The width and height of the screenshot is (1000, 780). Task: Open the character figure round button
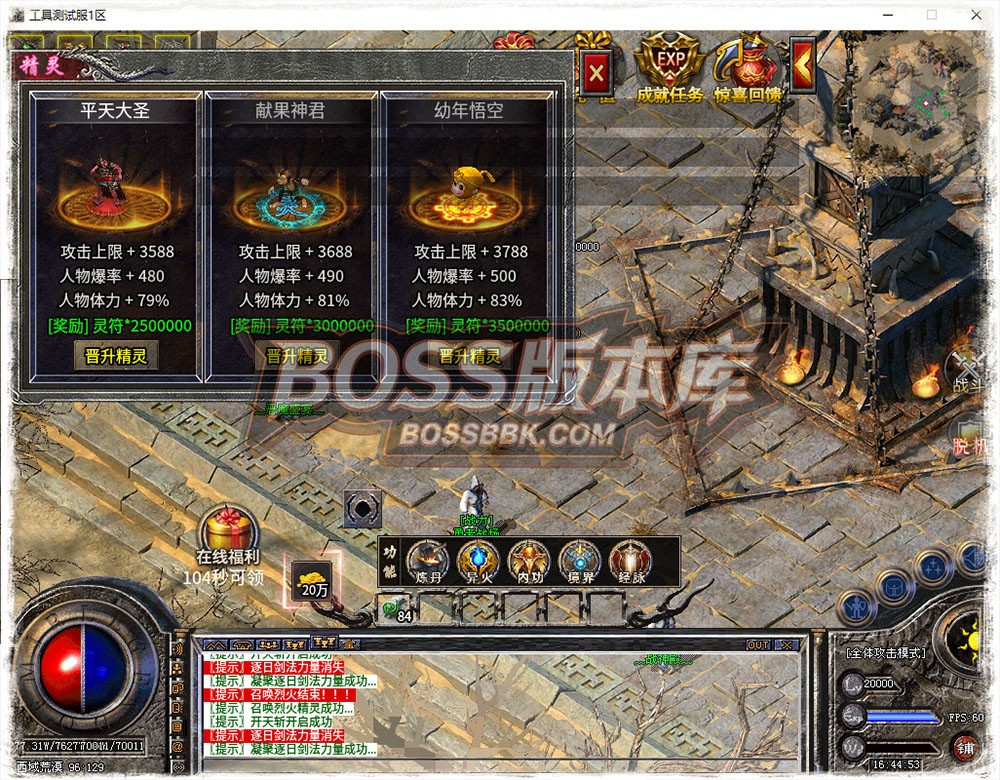pos(856,606)
